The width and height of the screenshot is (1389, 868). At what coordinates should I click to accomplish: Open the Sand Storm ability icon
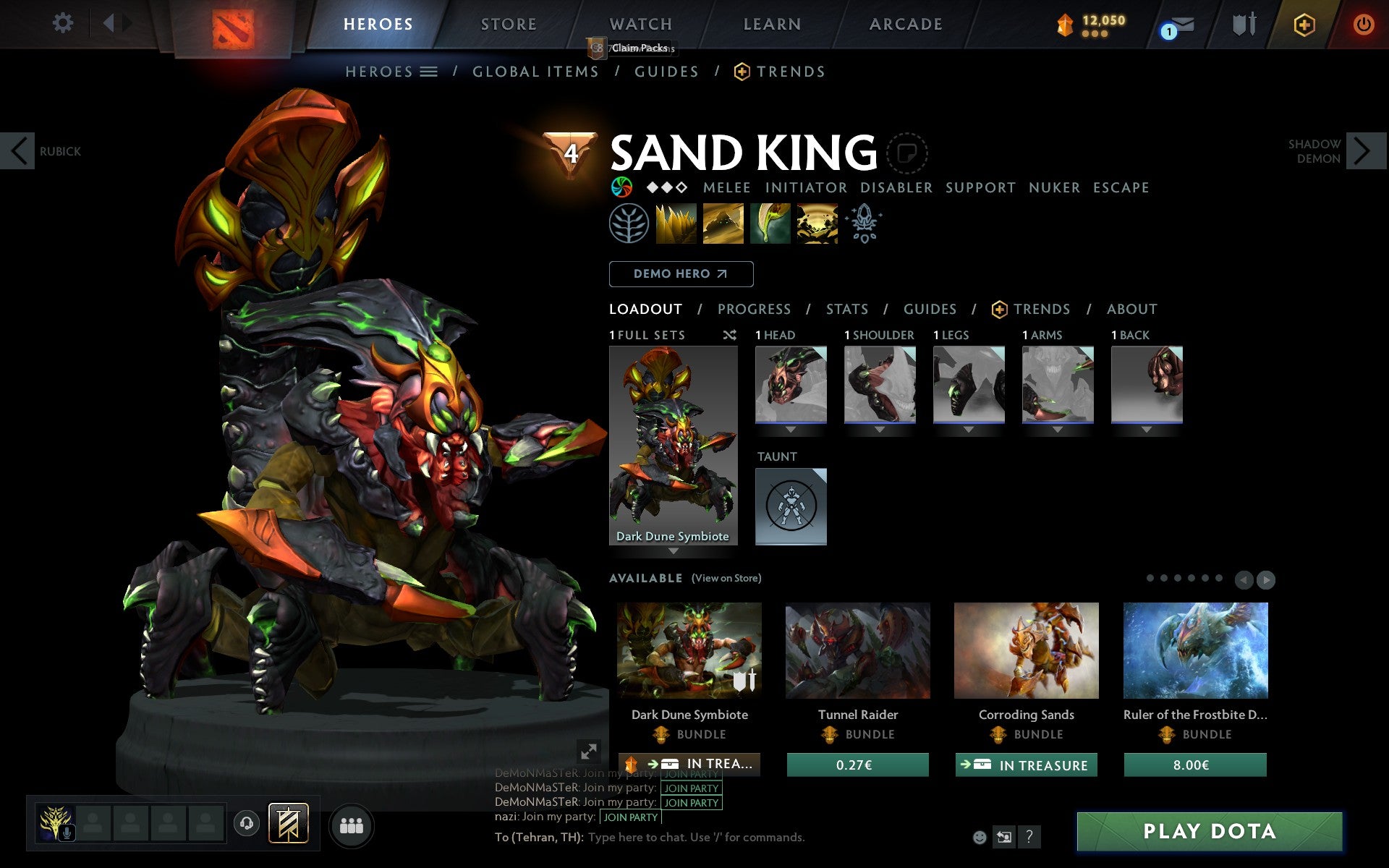coord(723,224)
